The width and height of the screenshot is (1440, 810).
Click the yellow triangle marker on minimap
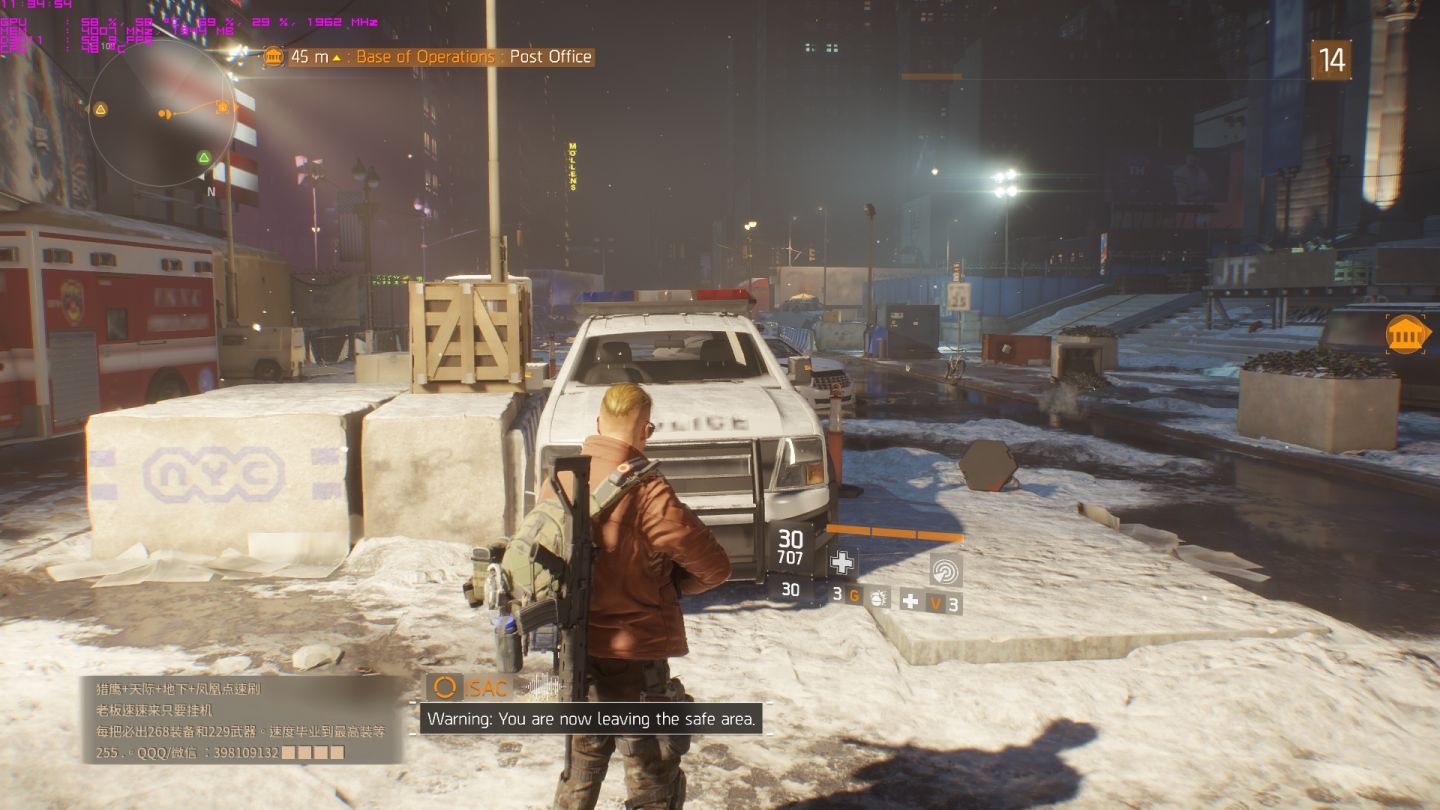pyautogui.click(x=100, y=109)
